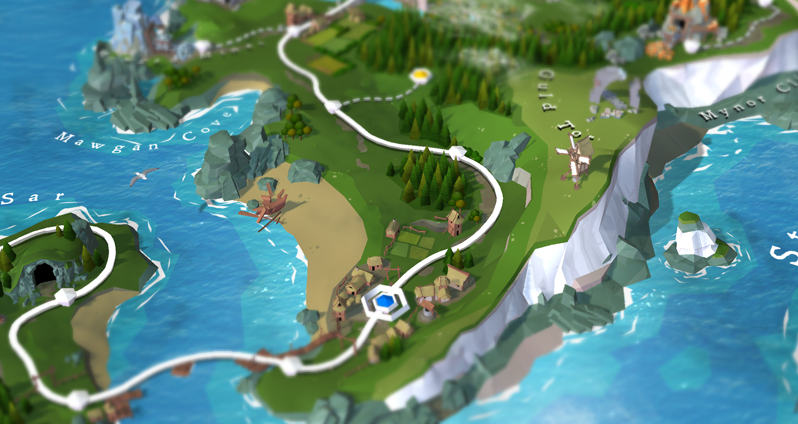Choose the yellow map marker in the forest

click(x=421, y=74)
